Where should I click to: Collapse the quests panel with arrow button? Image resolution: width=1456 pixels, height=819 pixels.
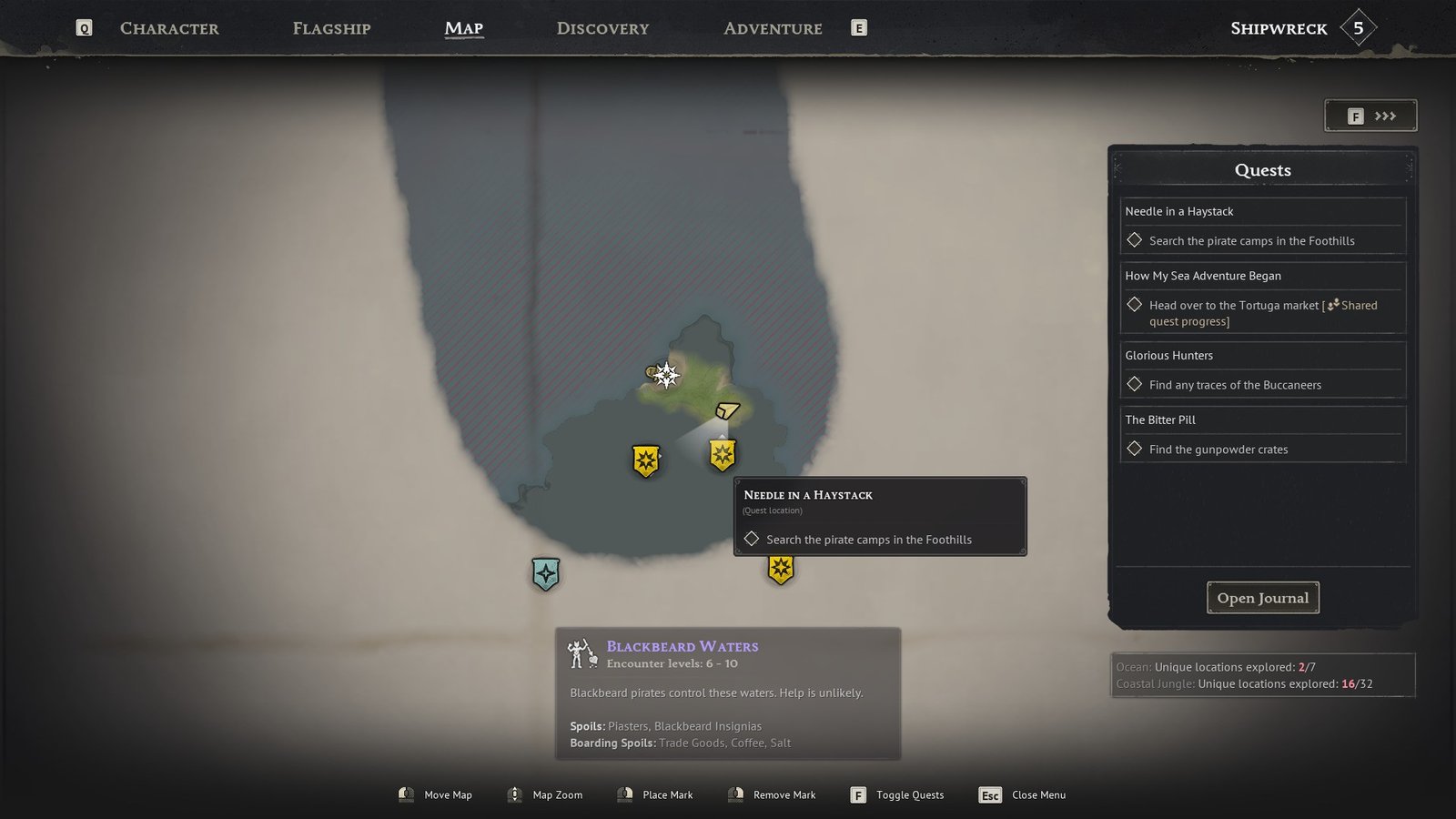(1370, 116)
